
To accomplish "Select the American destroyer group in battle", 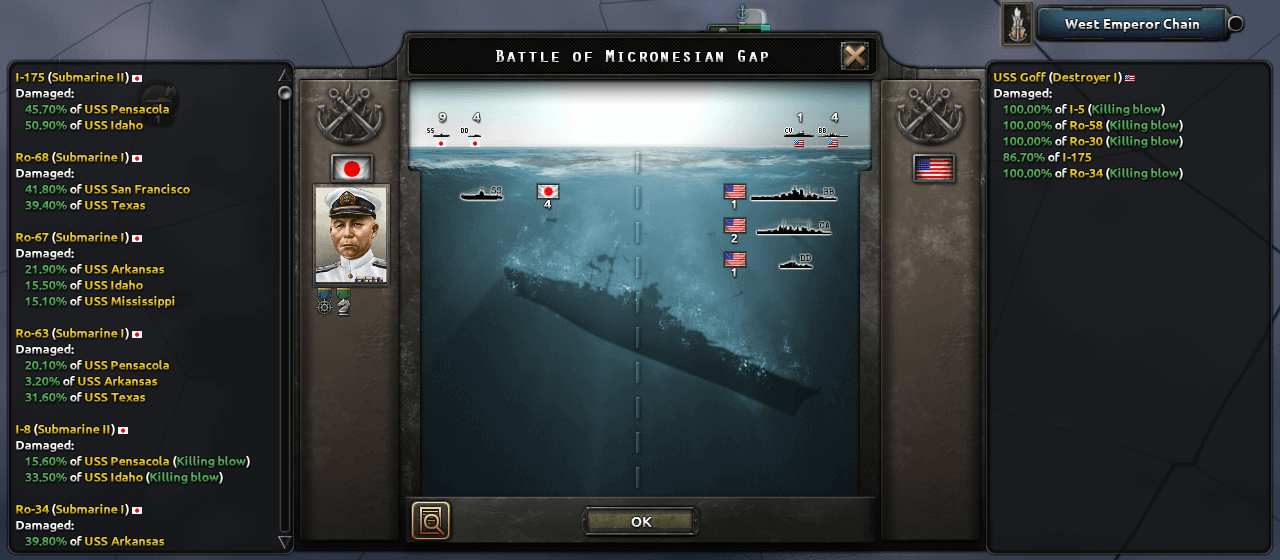I will (x=795, y=262).
